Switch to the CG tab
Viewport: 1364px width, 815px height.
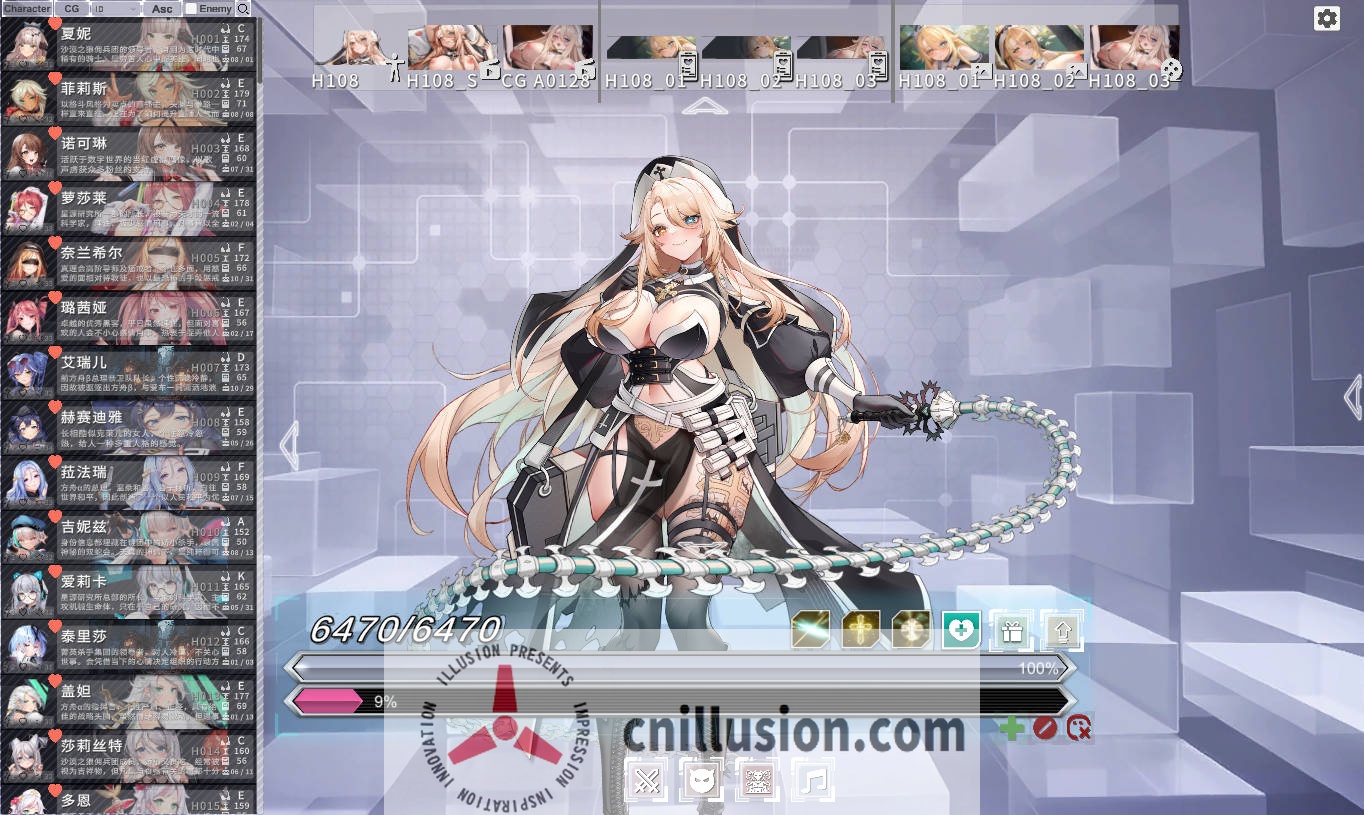pyautogui.click(x=70, y=8)
